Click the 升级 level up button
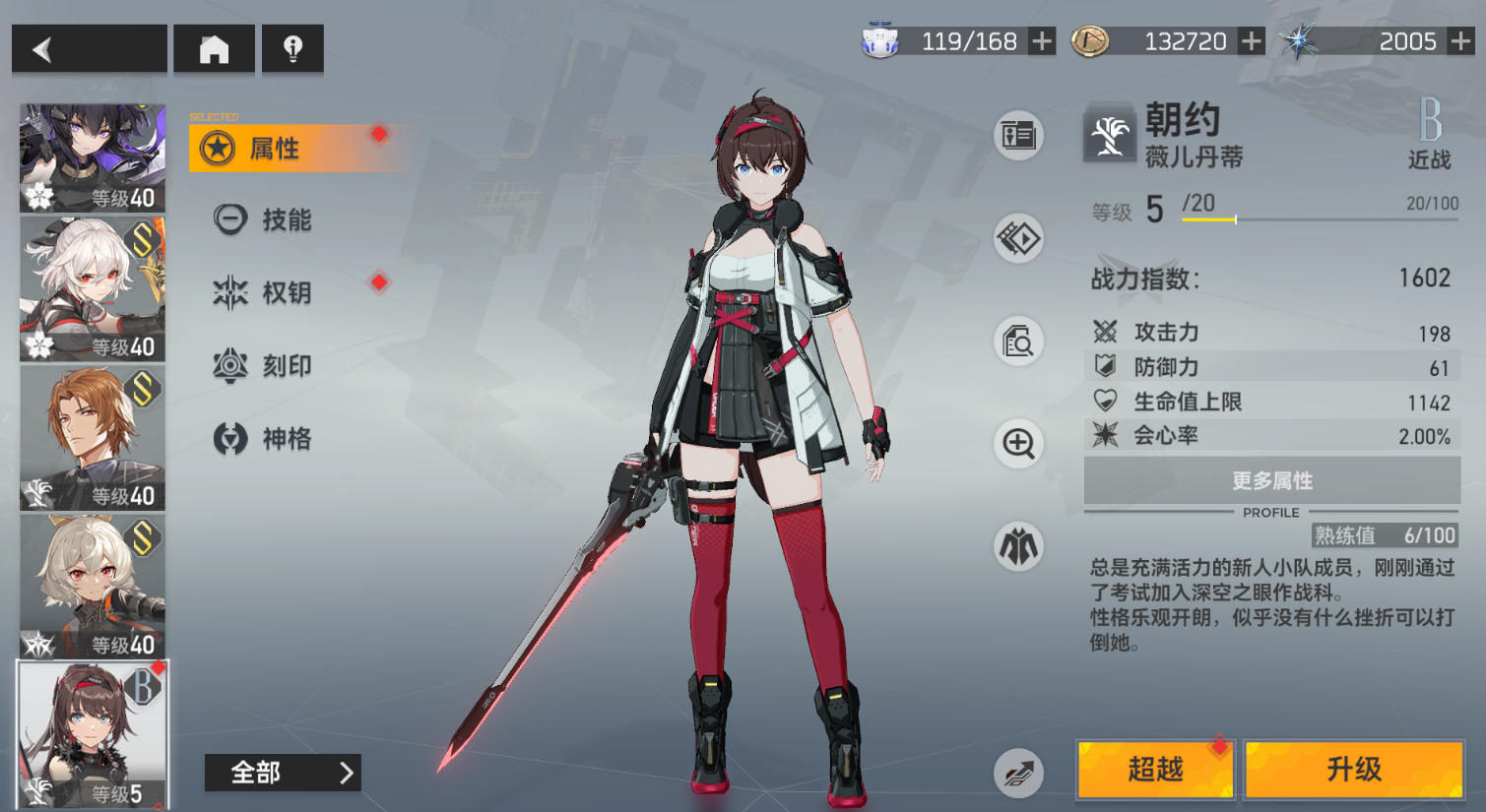1486x812 pixels. point(1354,769)
